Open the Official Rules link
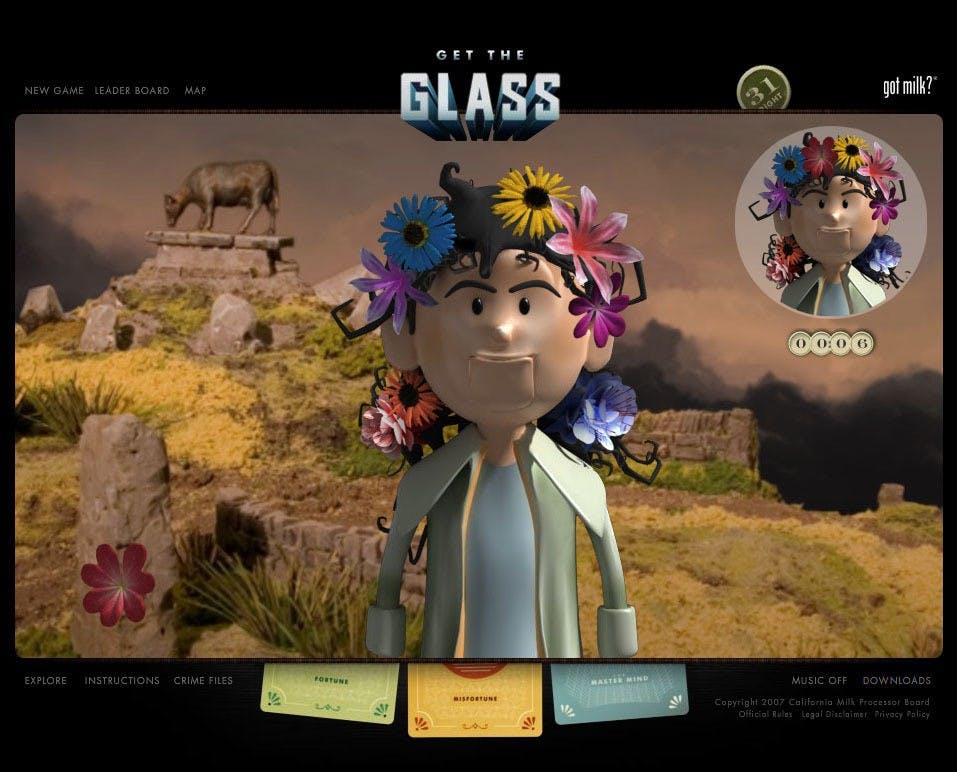The width and height of the screenshot is (957, 772). coord(766,715)
